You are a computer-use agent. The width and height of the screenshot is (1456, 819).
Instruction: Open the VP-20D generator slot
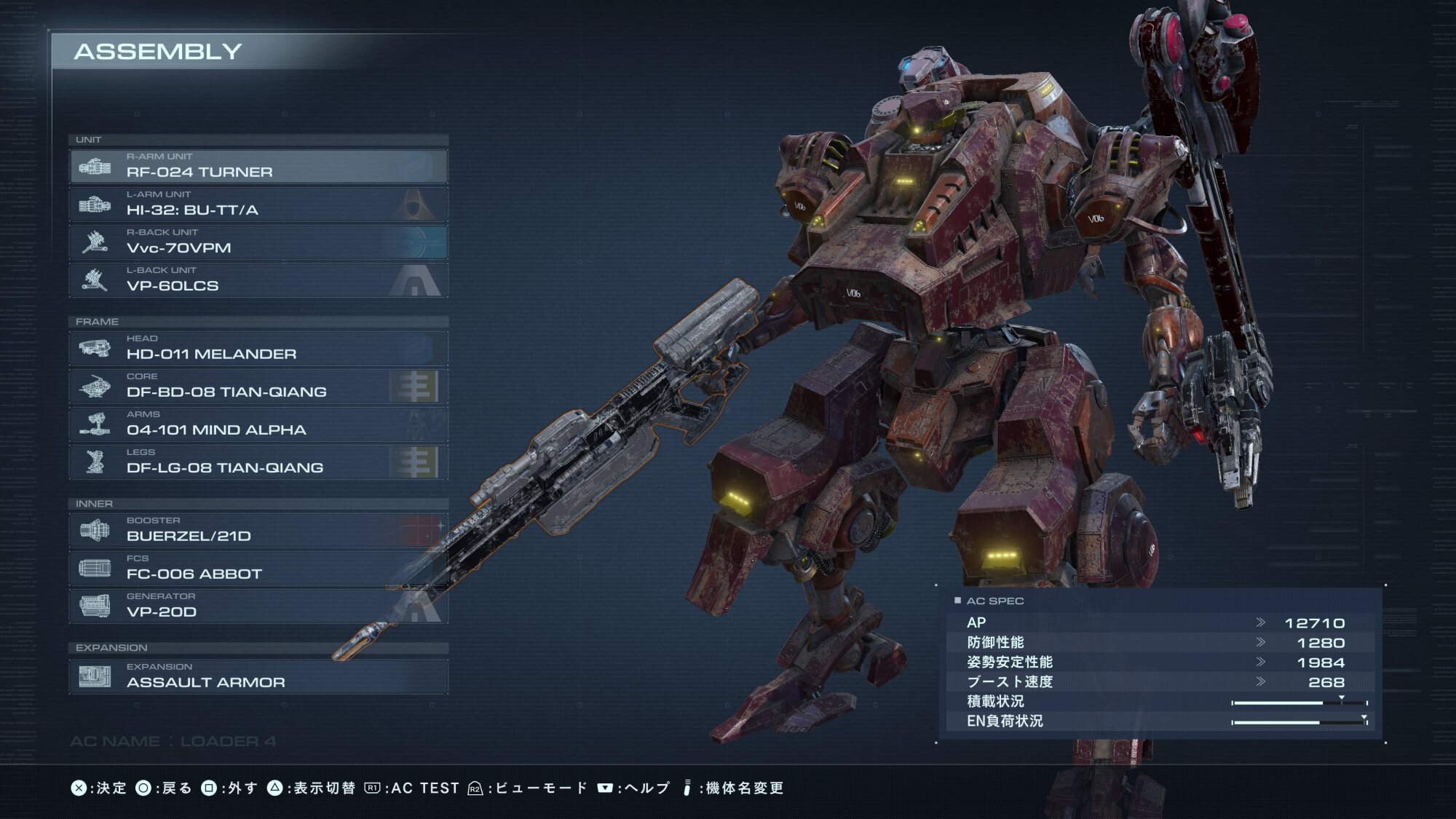pos(258,606)
